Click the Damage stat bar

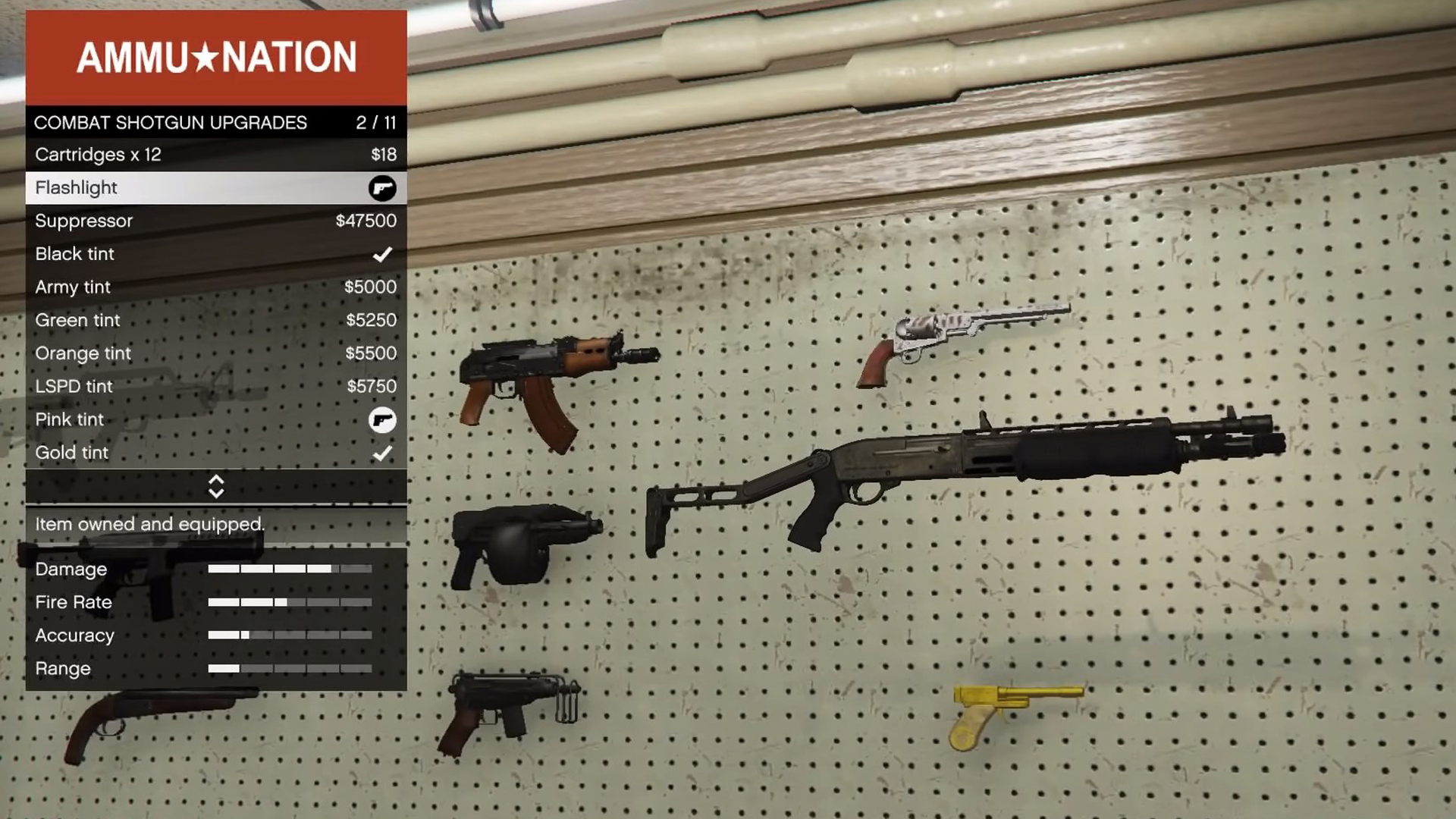[290, 569]
